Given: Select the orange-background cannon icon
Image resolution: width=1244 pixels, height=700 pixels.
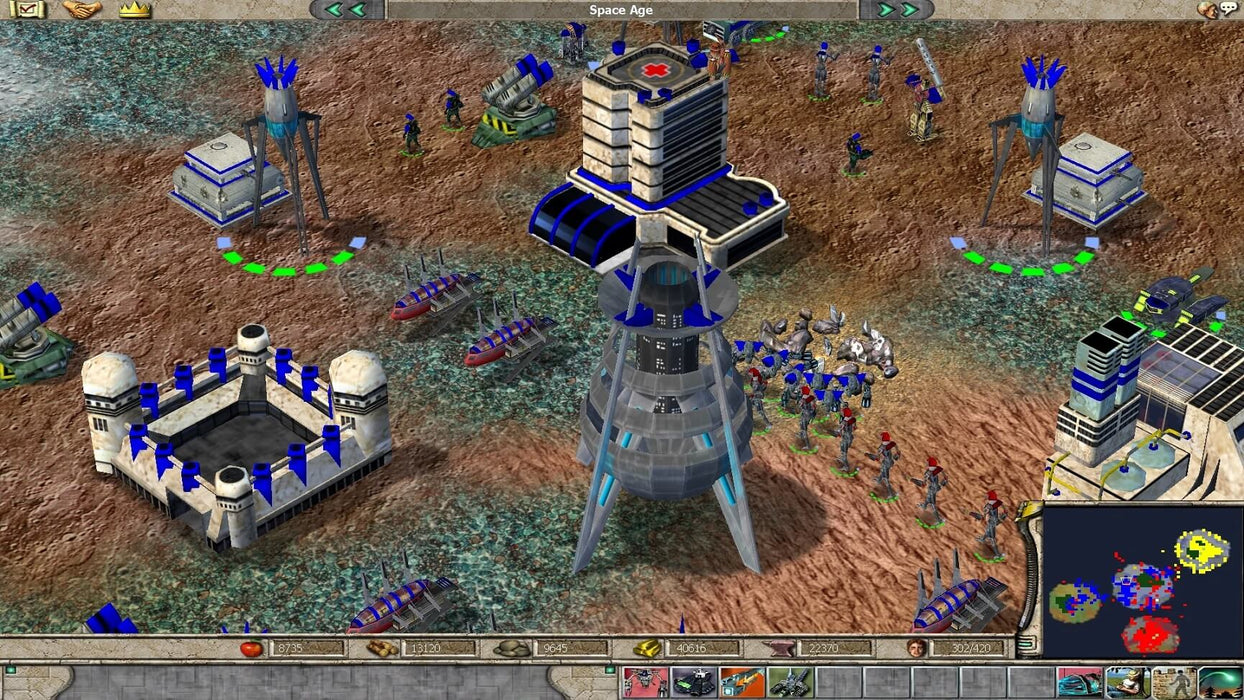Looking at the screenshot, I should (x=741, y=683).
